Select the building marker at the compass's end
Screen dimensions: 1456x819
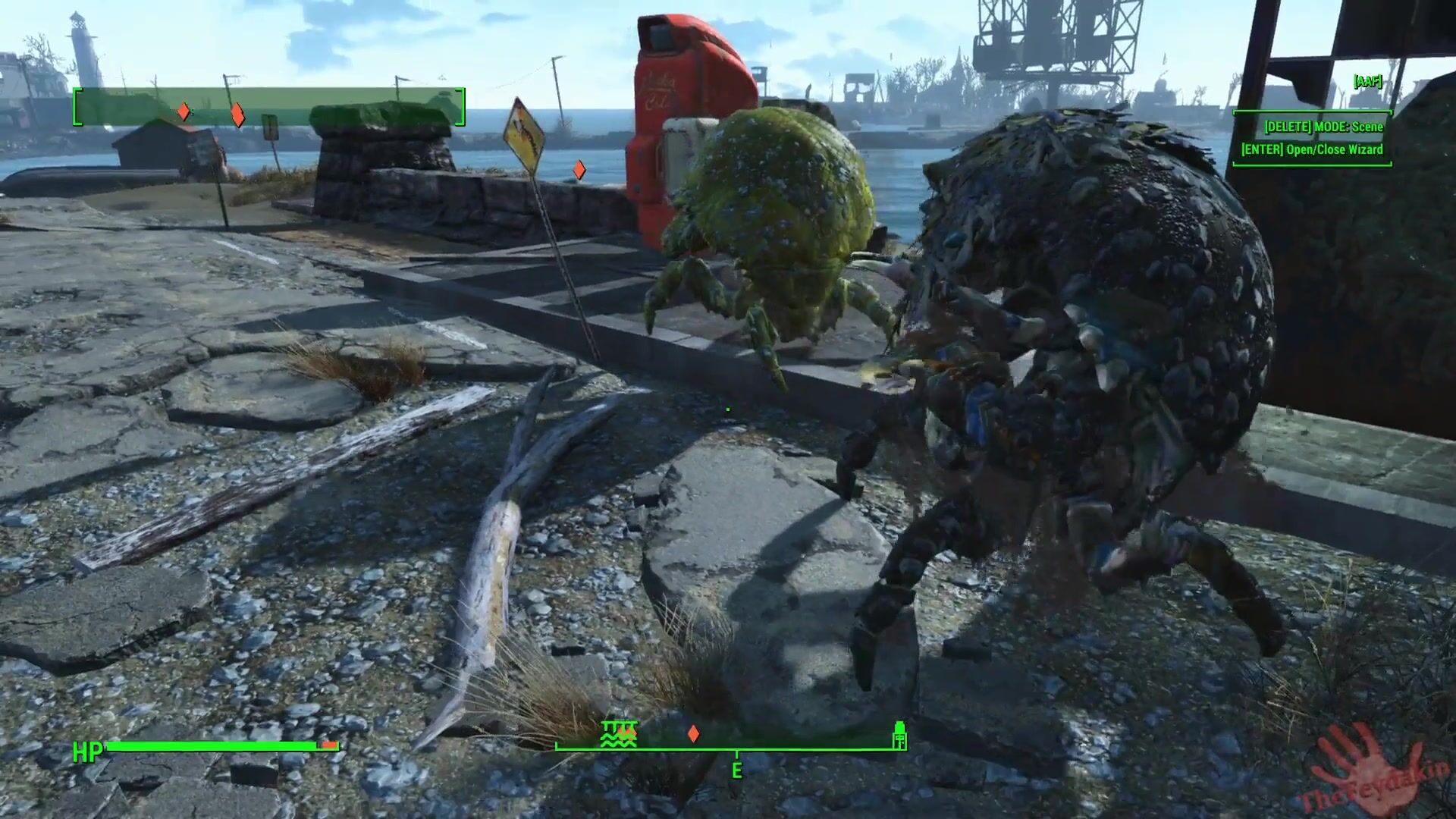(899, 735)
